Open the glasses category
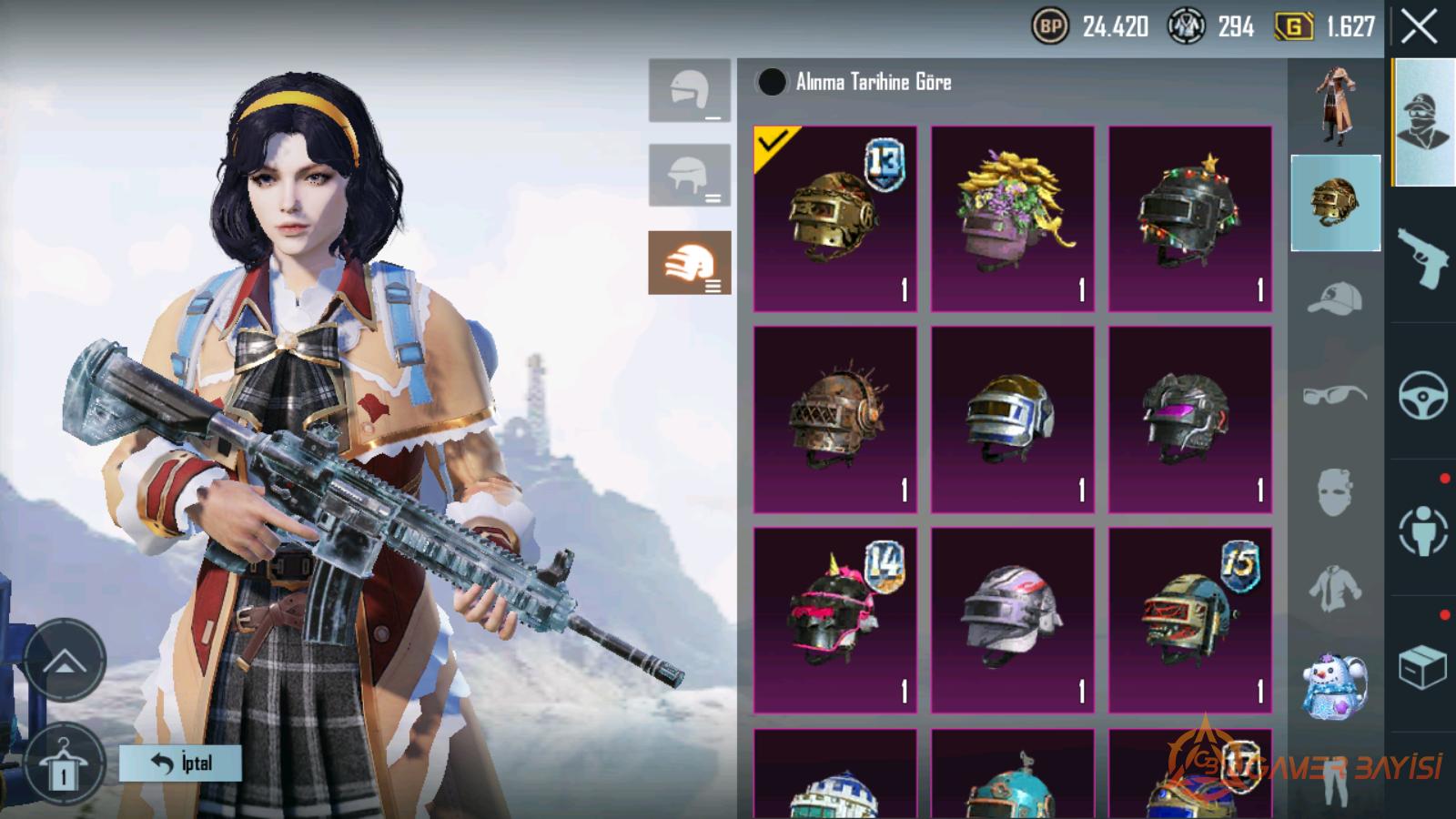This screenshot has height=819, width=1456. 1335,395
